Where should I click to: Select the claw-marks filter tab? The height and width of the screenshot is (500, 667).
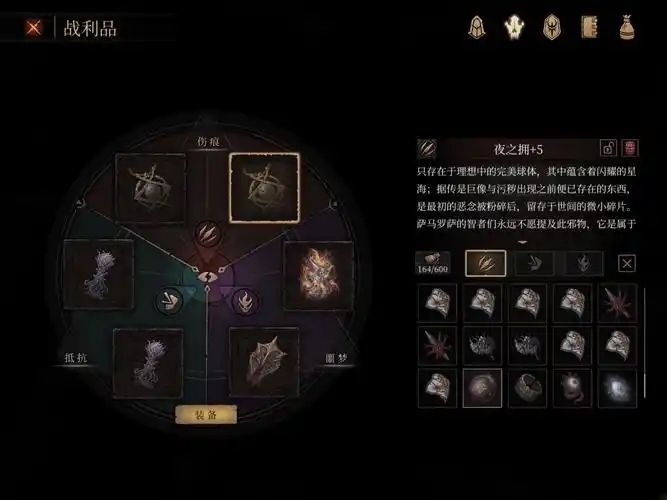(x=486, y=263)
